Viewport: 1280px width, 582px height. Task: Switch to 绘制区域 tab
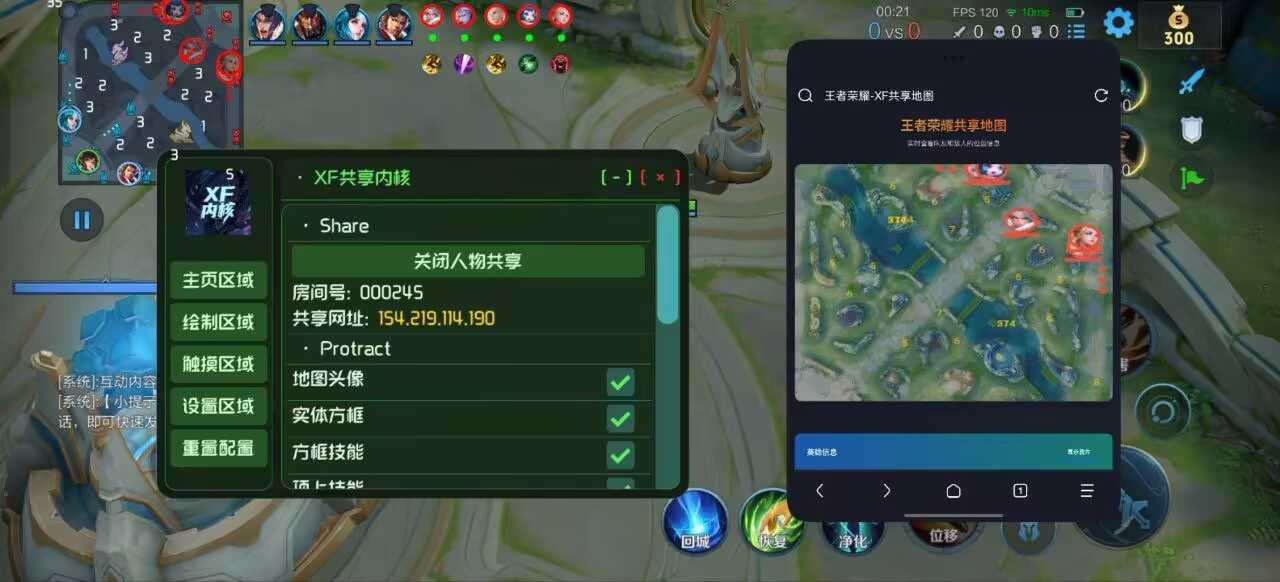click(218, 323)
